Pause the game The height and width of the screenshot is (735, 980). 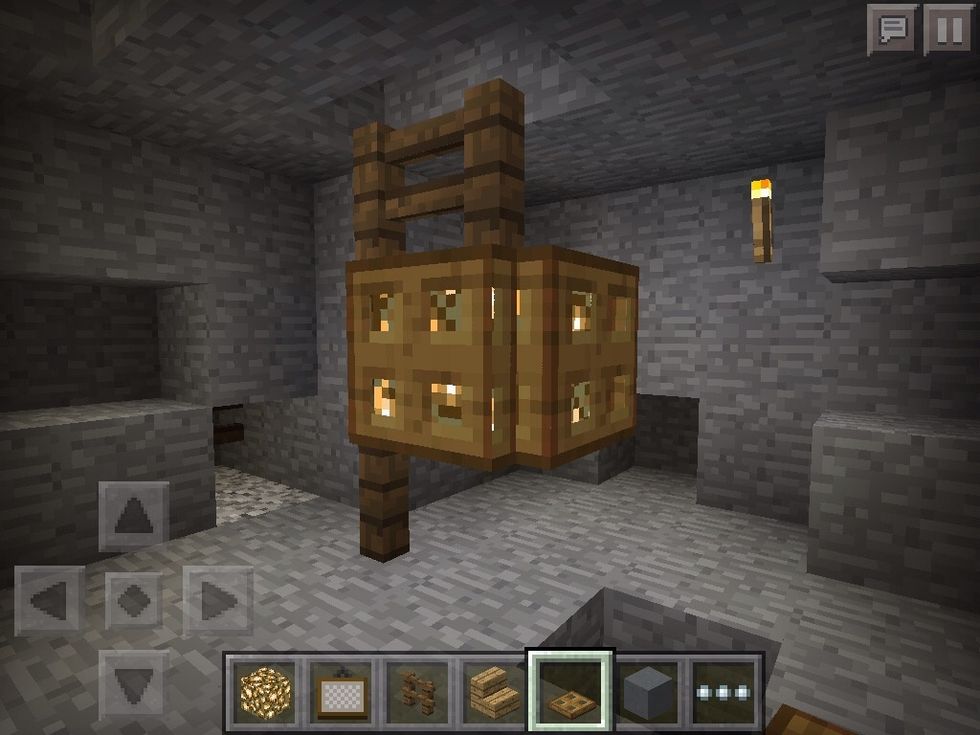(x=947, y=29)
